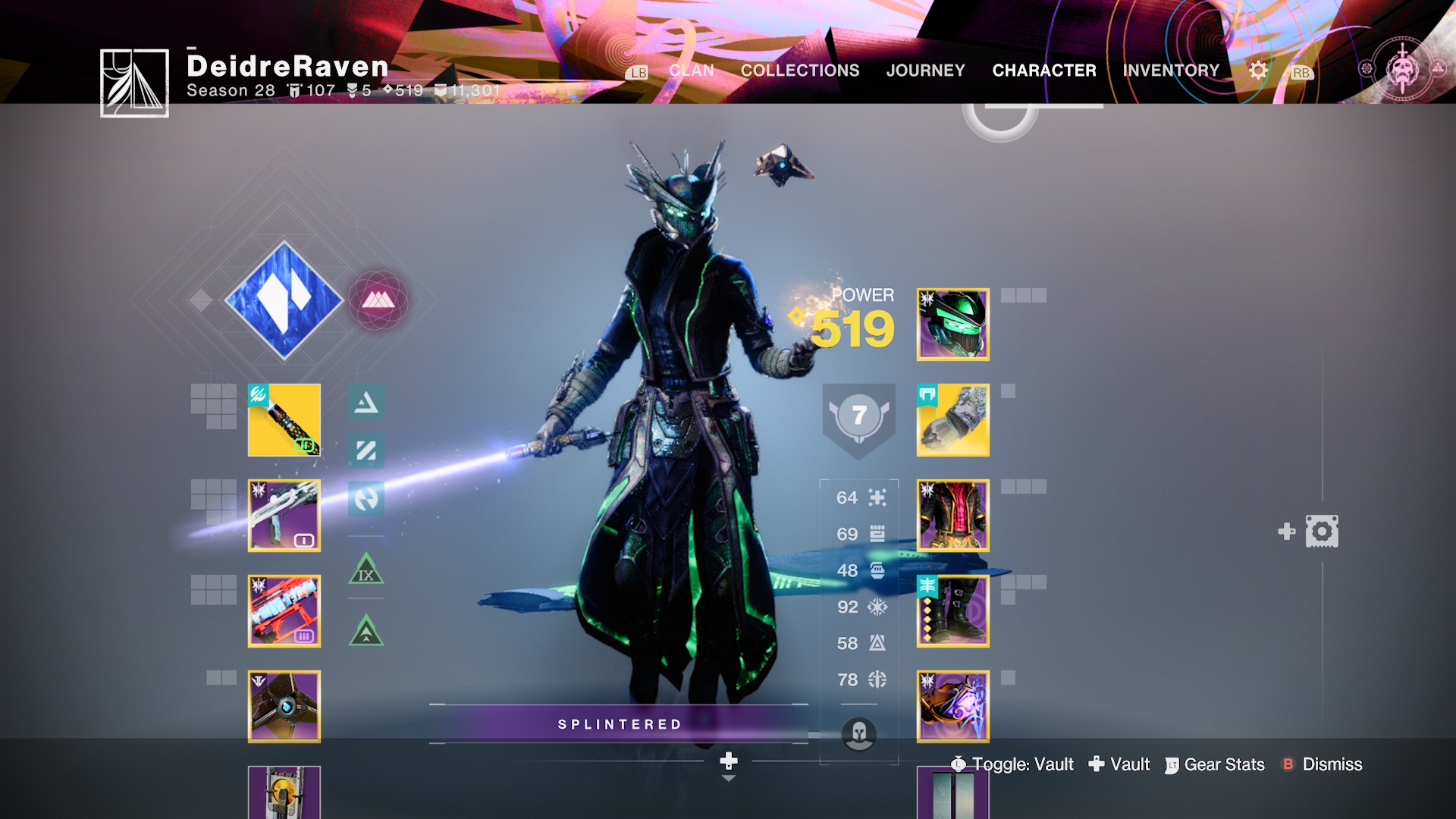Go to the Journey tab

925,71
